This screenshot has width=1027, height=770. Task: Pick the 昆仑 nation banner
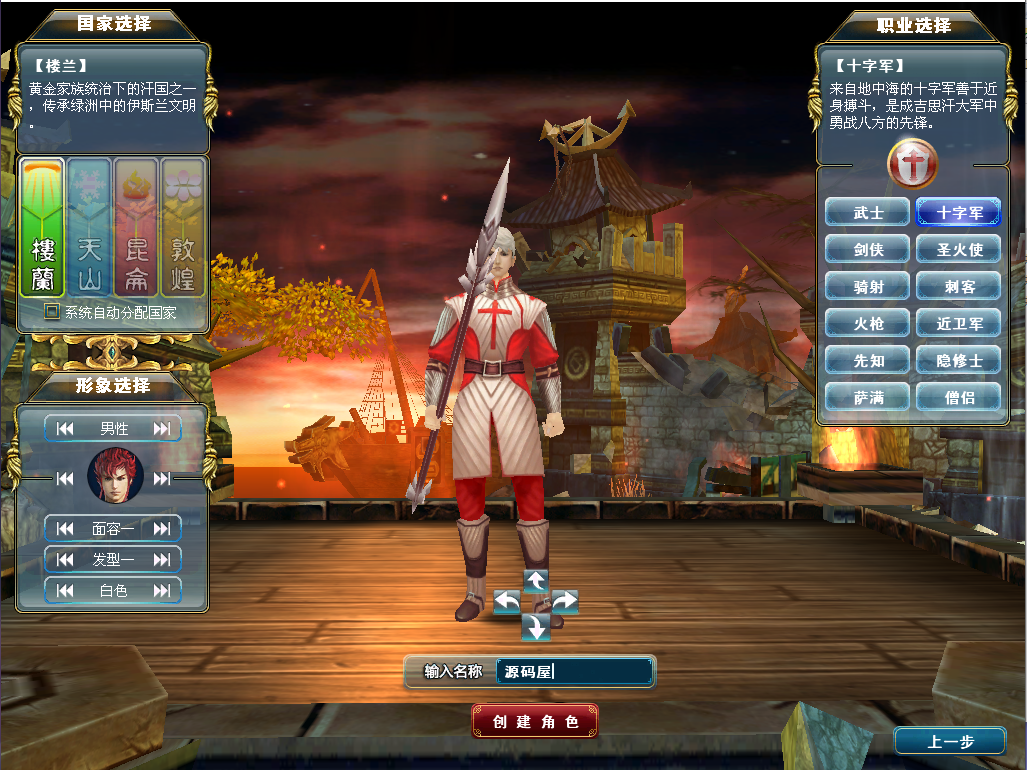pos(136,228)
